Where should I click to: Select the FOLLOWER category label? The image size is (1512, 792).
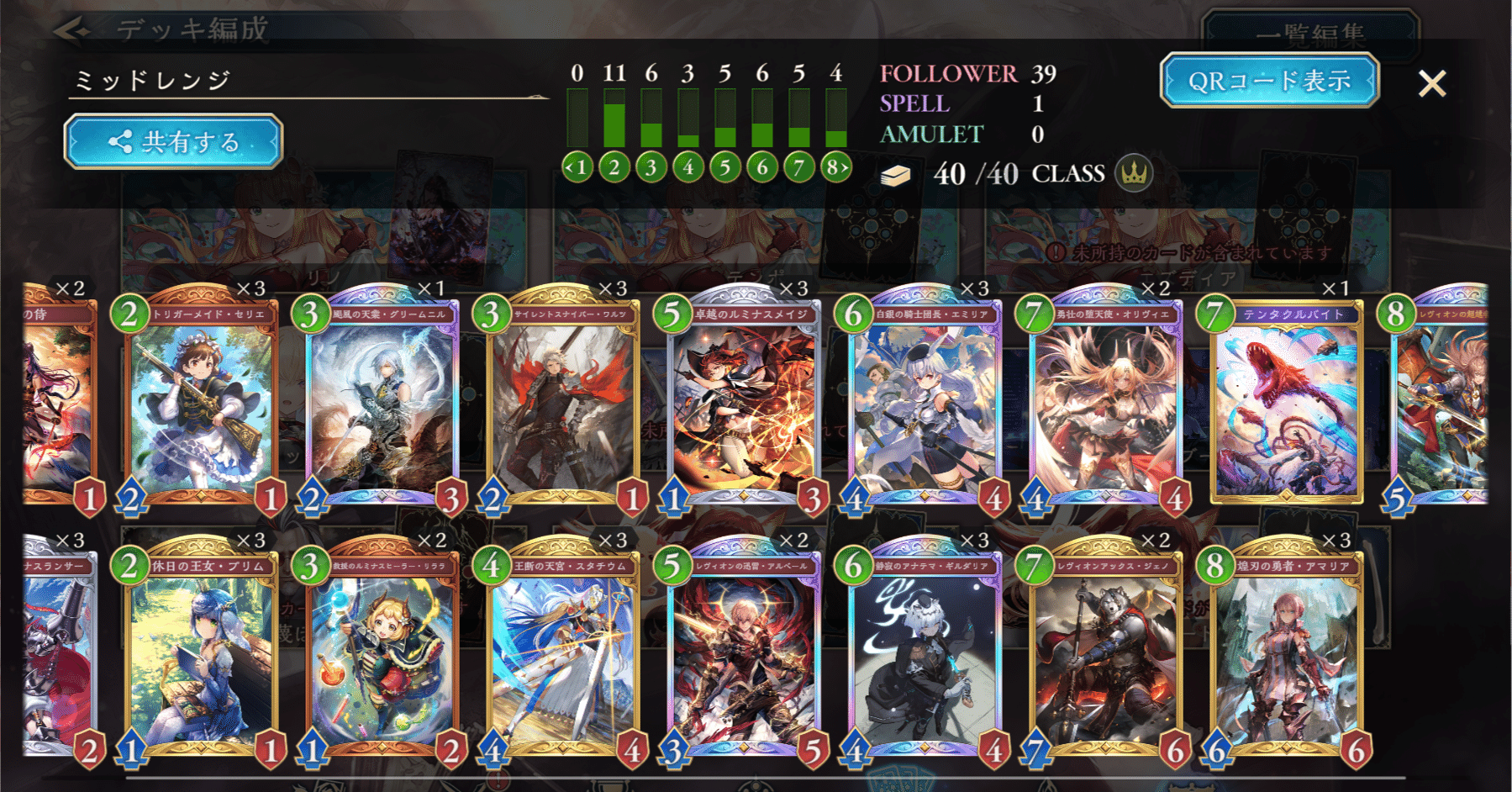pyautogui.click(x=947, y=76)
